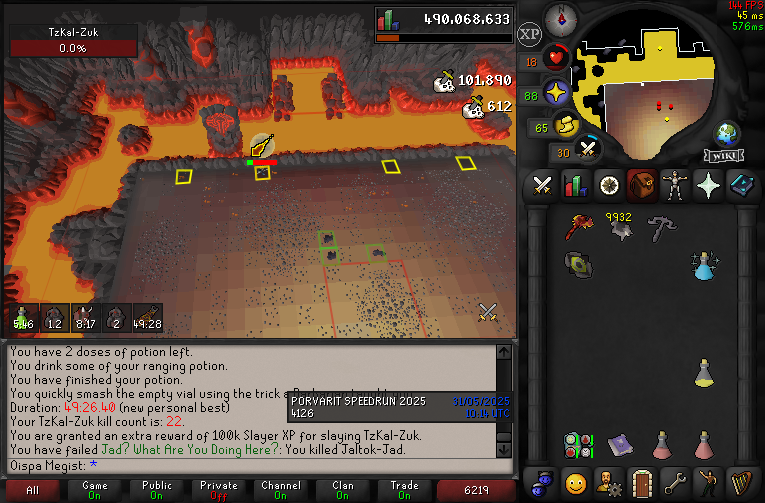Image resolution: width=765 pixels, height=503 pixels.
Task: Select the All chat tab
Action: [x=33, y=490]
